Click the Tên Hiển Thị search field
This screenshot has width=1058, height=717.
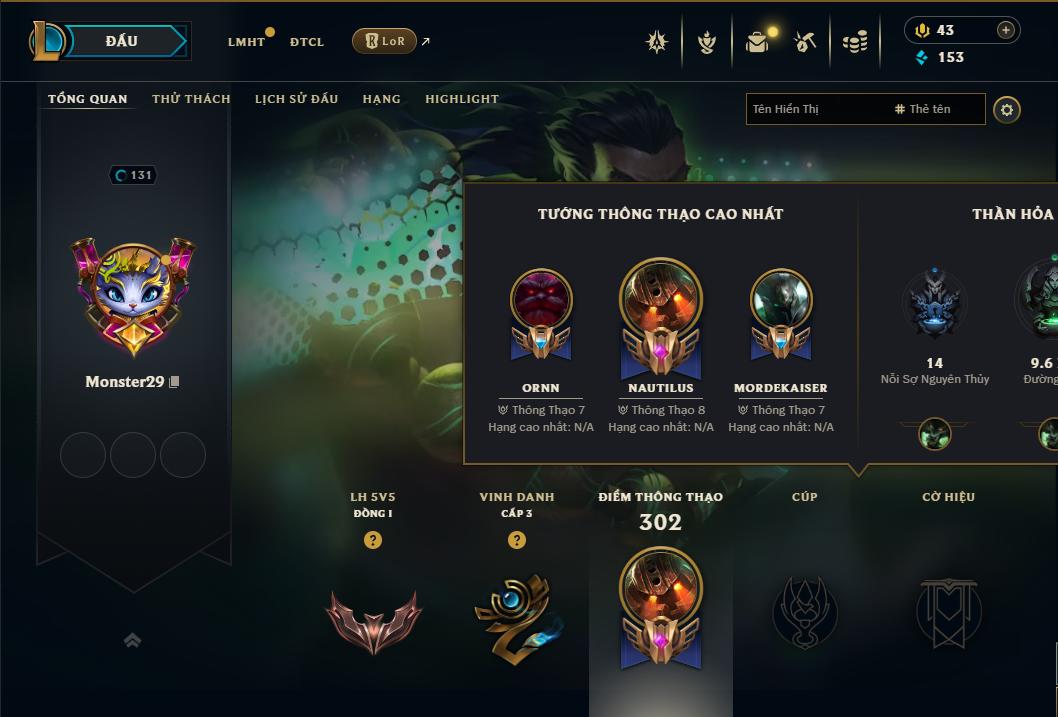click(x=815, y=109)
